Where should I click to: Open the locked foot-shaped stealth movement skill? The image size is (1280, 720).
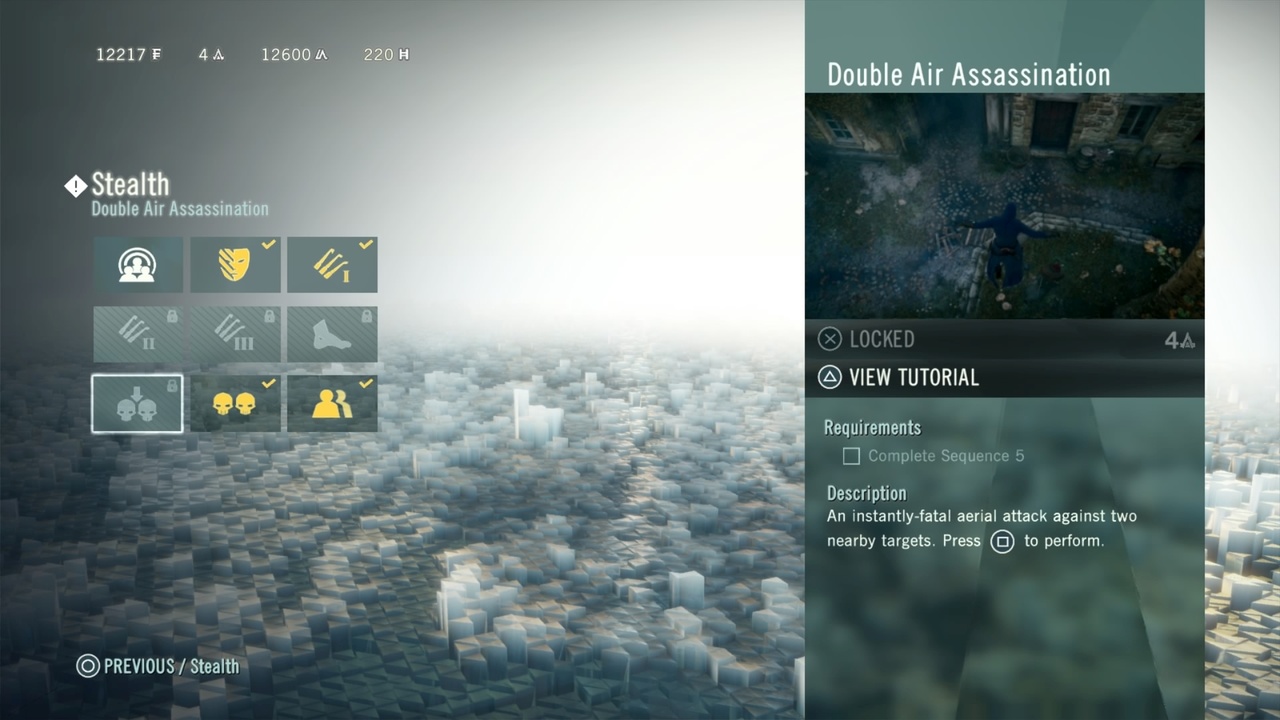pos(332,334)
